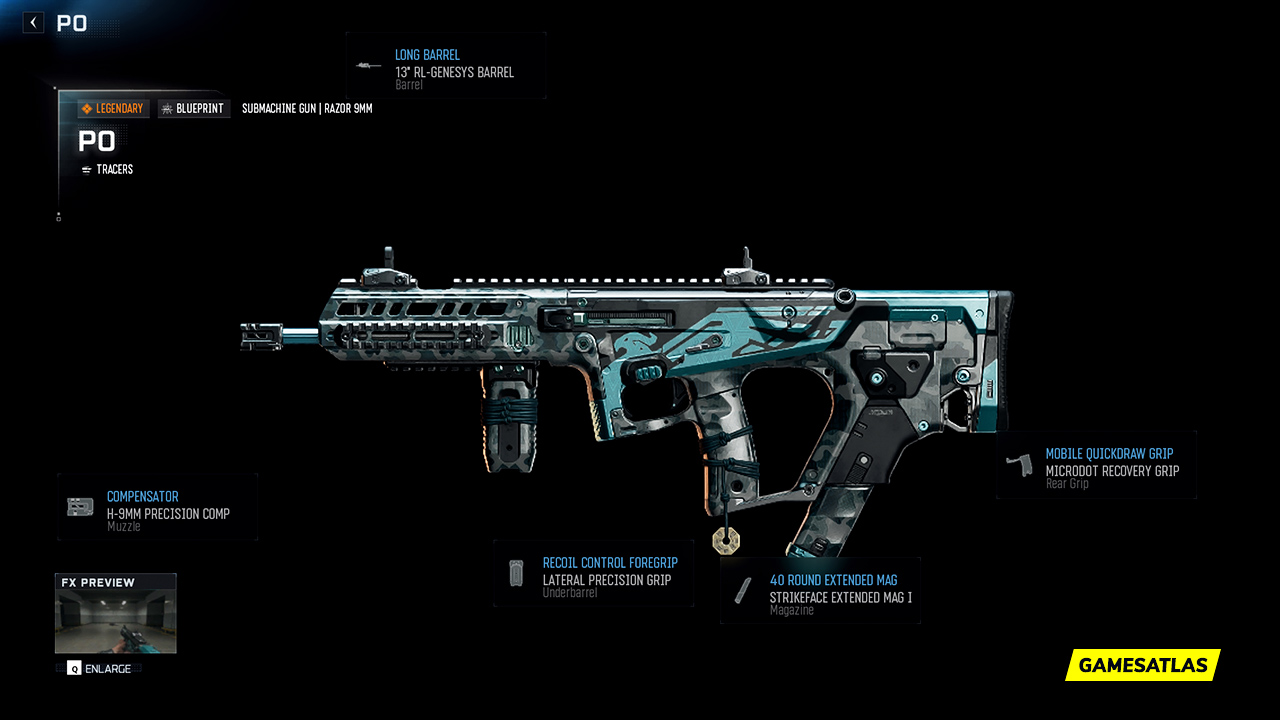Click the Submachine Gun Razor 9MM label
1280x720 pixels.
[x=306, y=108]
